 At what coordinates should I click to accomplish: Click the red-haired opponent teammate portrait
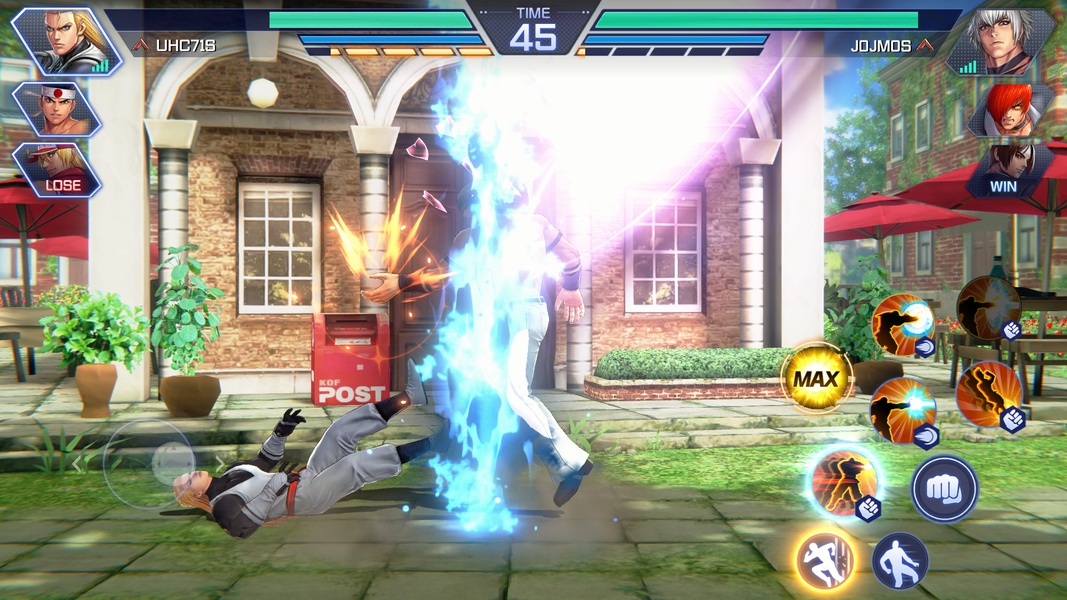coord(1015,108)
